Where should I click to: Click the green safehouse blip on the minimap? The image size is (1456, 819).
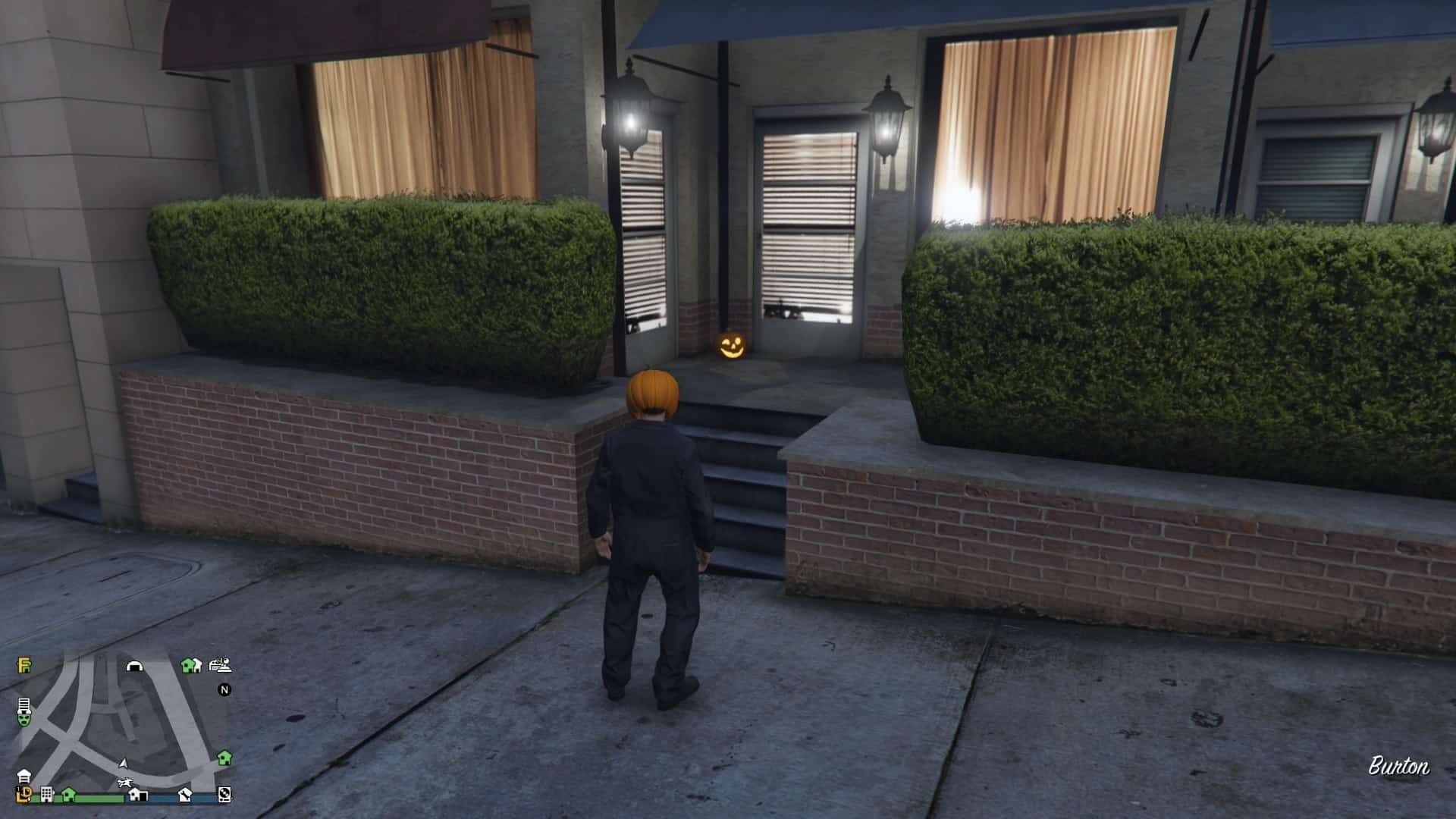226,758
